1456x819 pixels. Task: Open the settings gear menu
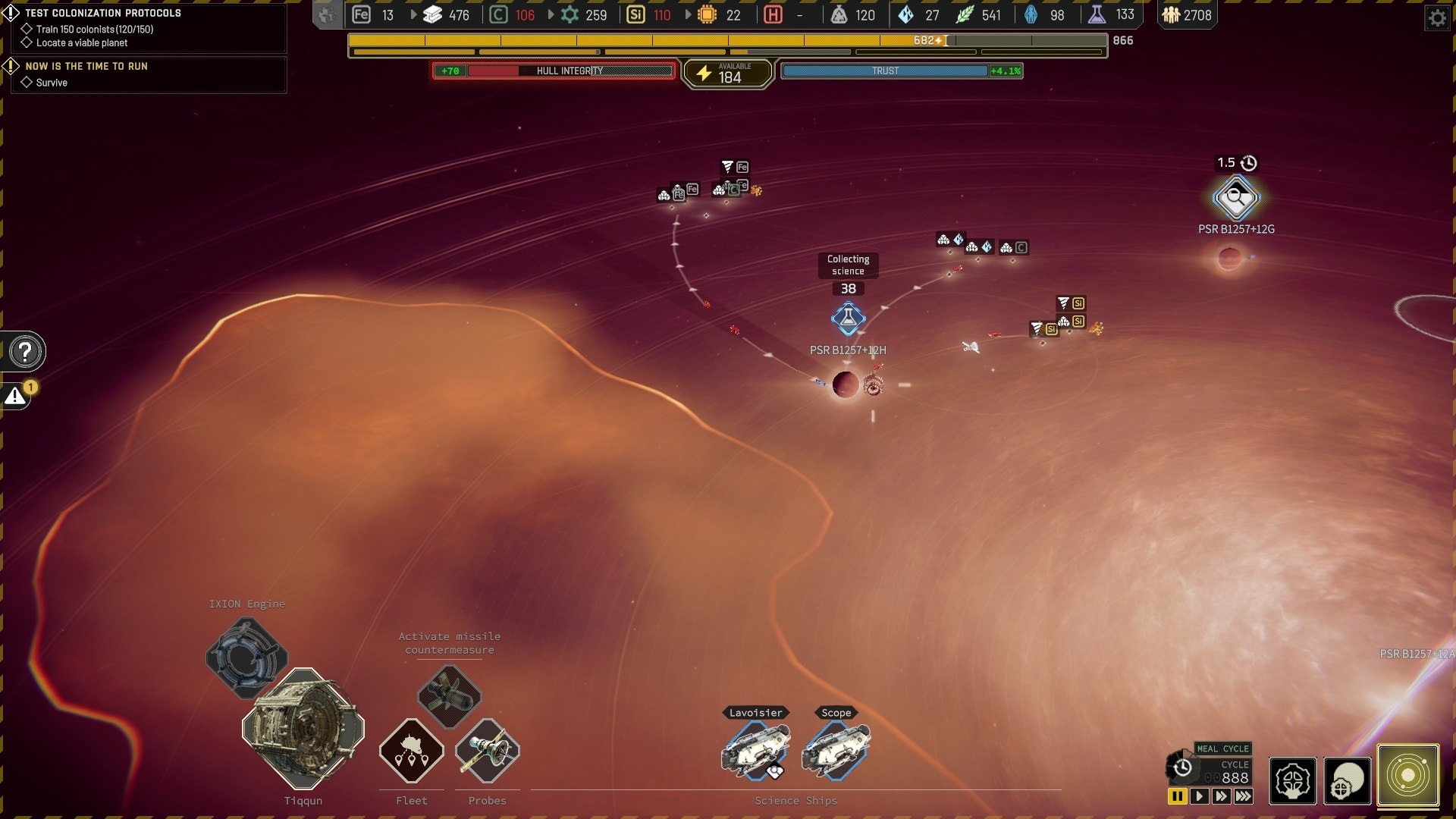pyautogui.click(x=1437, y=17)
